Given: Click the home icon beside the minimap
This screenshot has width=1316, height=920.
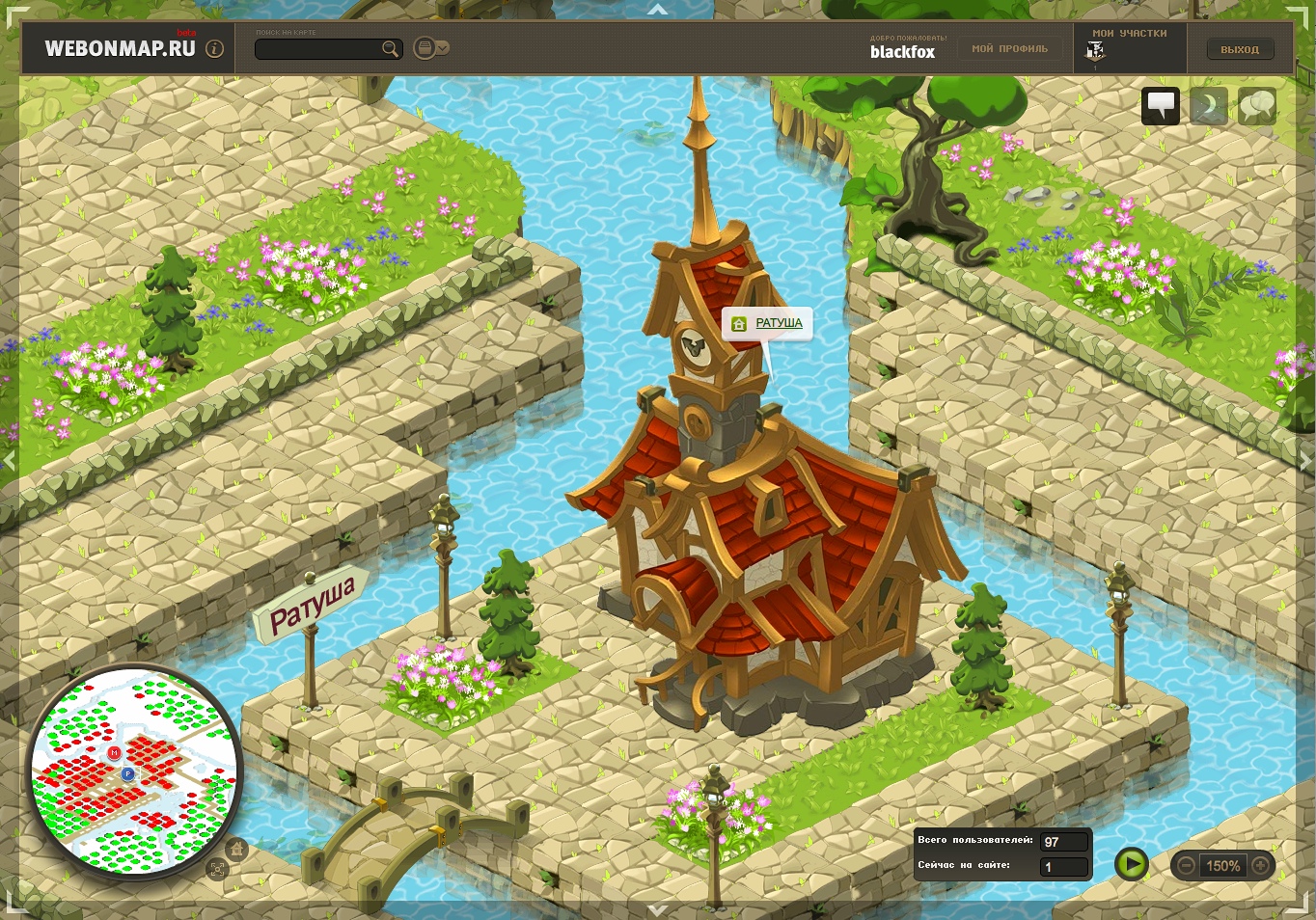Looking at the screenshot, I should coord(236,849).
